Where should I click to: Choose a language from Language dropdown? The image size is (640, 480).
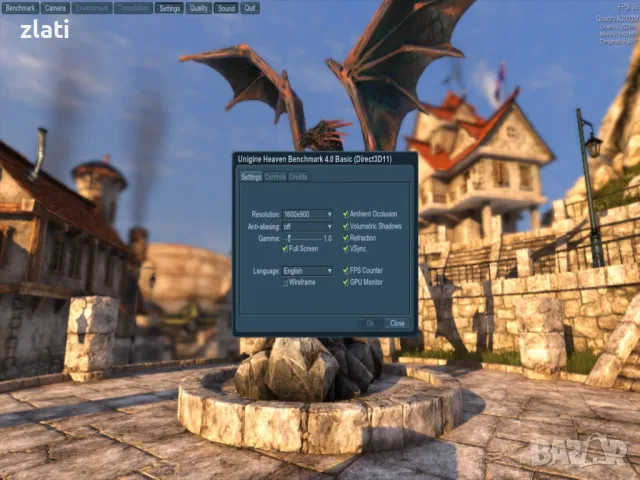click(x=308, y=271)
